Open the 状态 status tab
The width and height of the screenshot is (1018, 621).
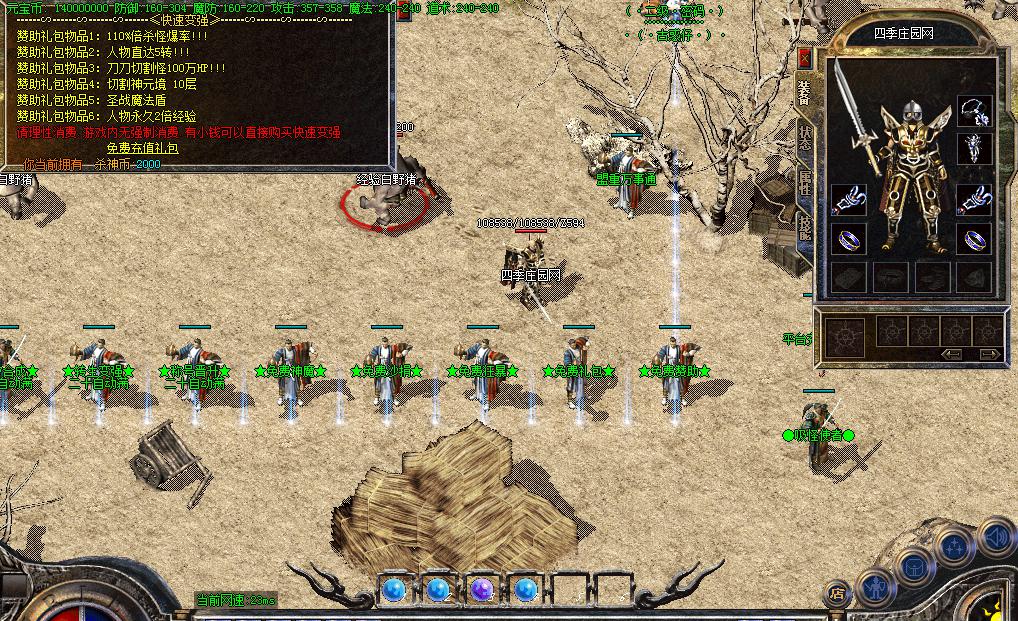click(x=805, y=138)
